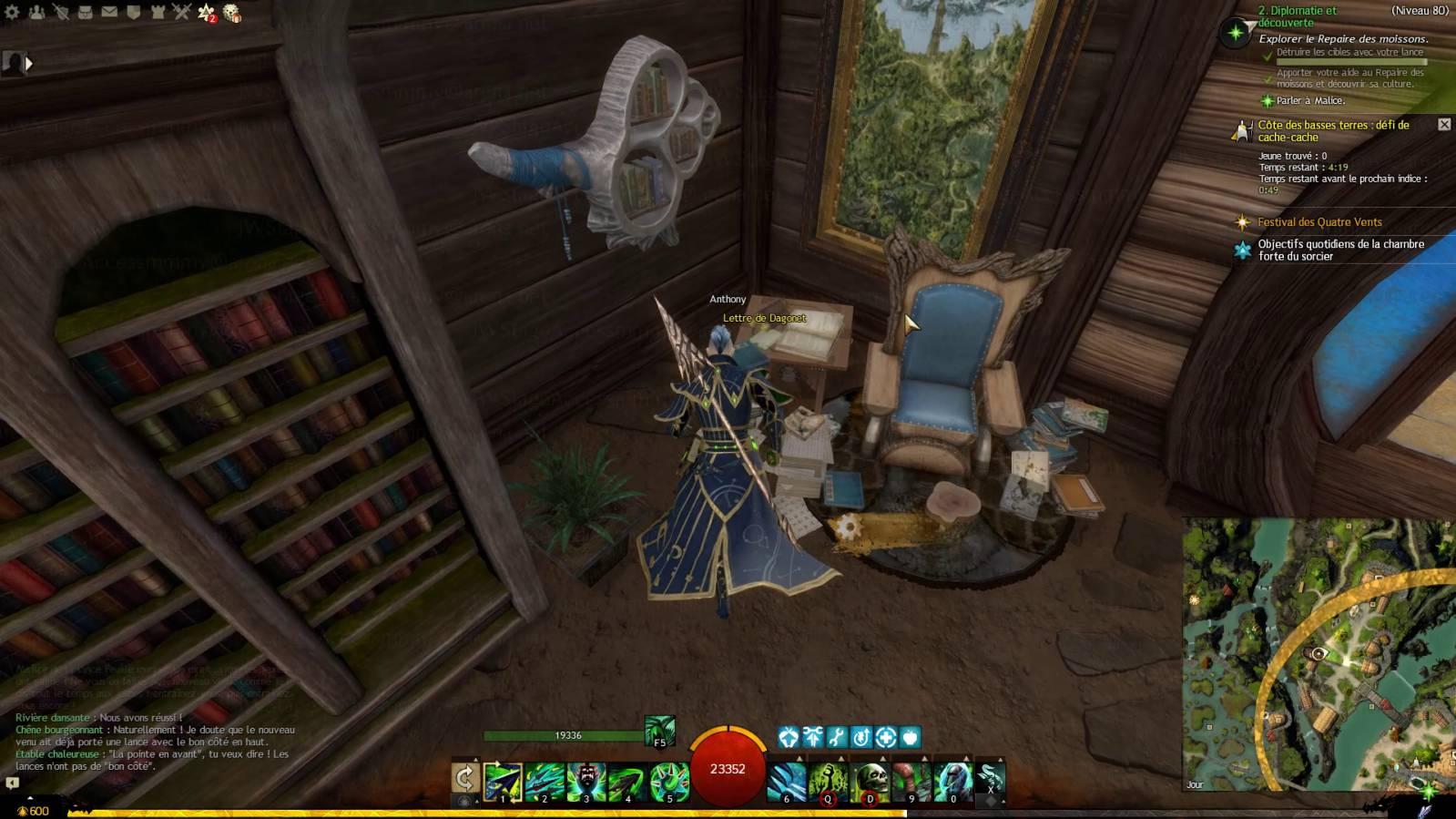Use the angry face skill in slot 3
The image size is (1456, 819).
tap(585, 782)
